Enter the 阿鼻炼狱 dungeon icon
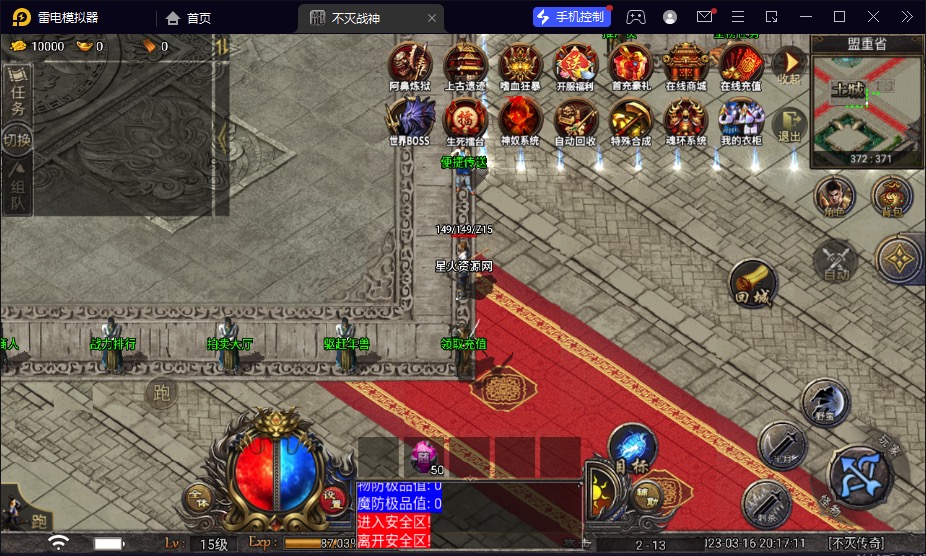Viewport: 926px width, 556px height. (409, 65)
